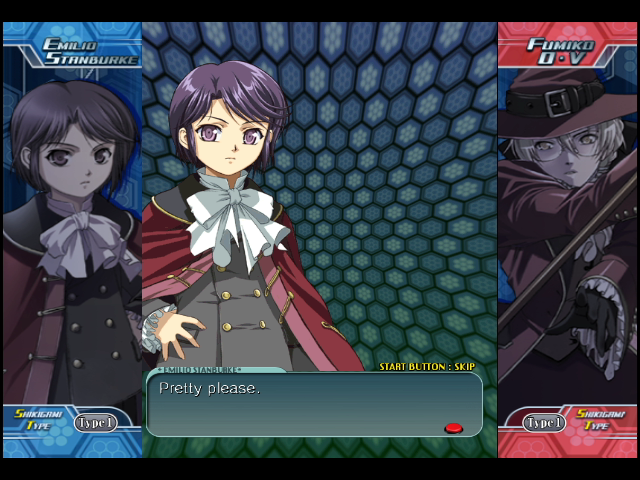Click the red dialogue advance indicator
640x480 pixels.
(453, 428)
